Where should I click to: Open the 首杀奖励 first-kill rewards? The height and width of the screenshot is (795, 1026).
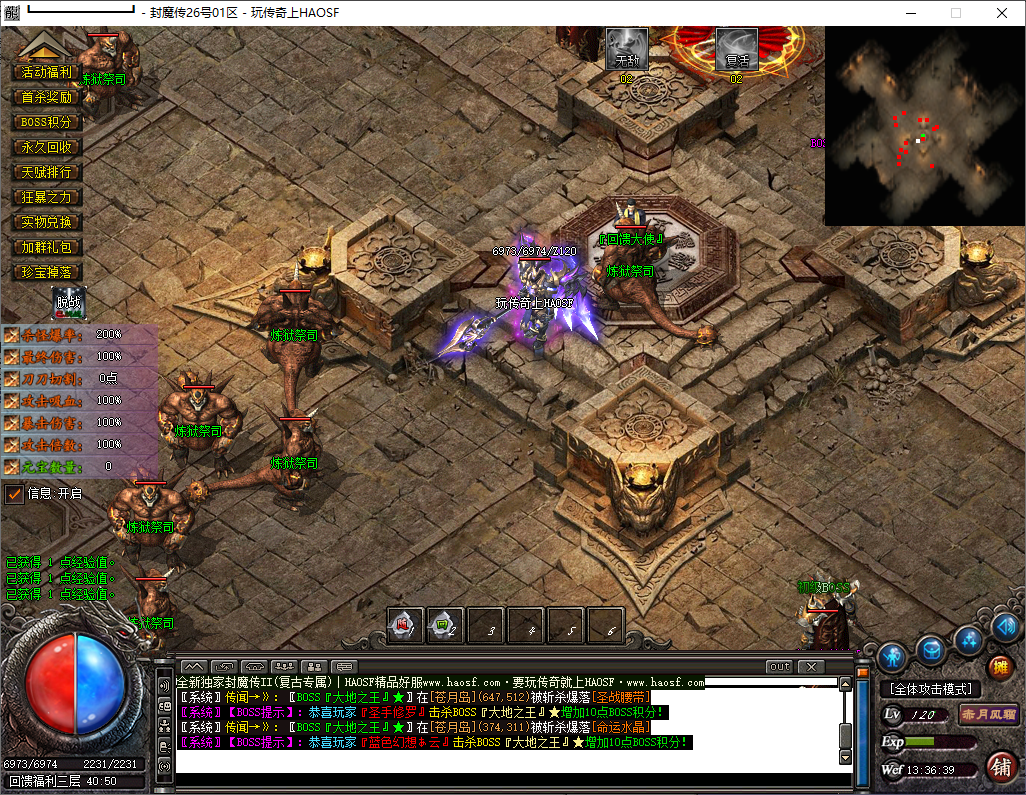[x=47, y=97]
